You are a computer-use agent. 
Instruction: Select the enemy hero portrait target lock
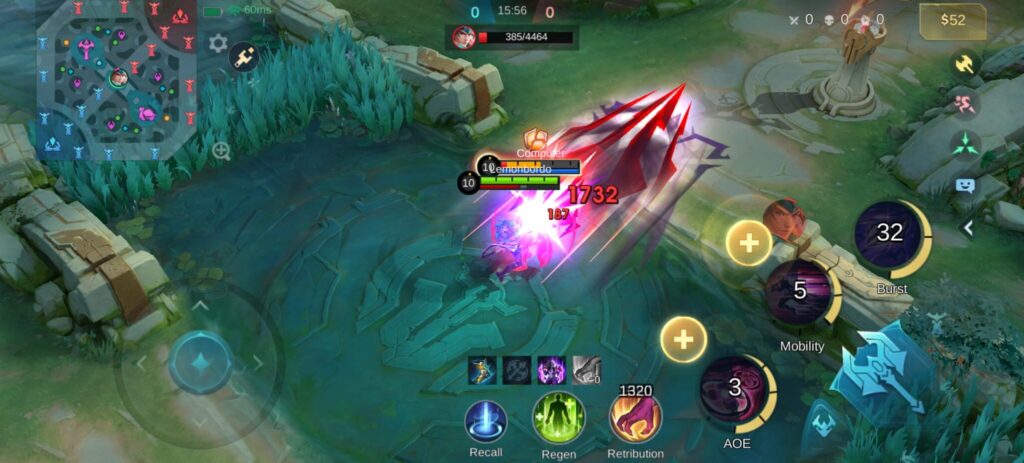[x=784, y=219]
